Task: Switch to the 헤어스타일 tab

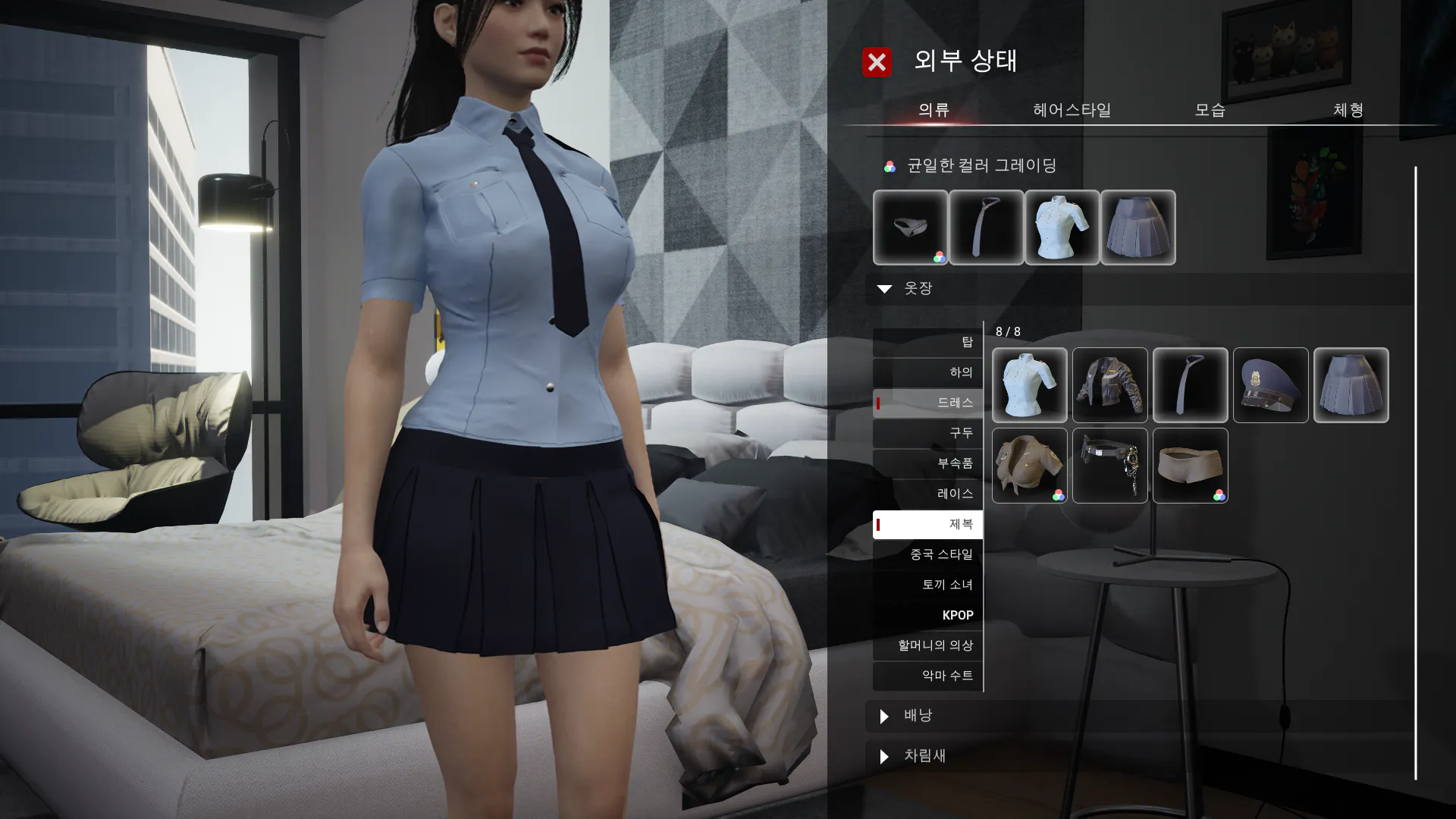Action: coord(1072,111)
